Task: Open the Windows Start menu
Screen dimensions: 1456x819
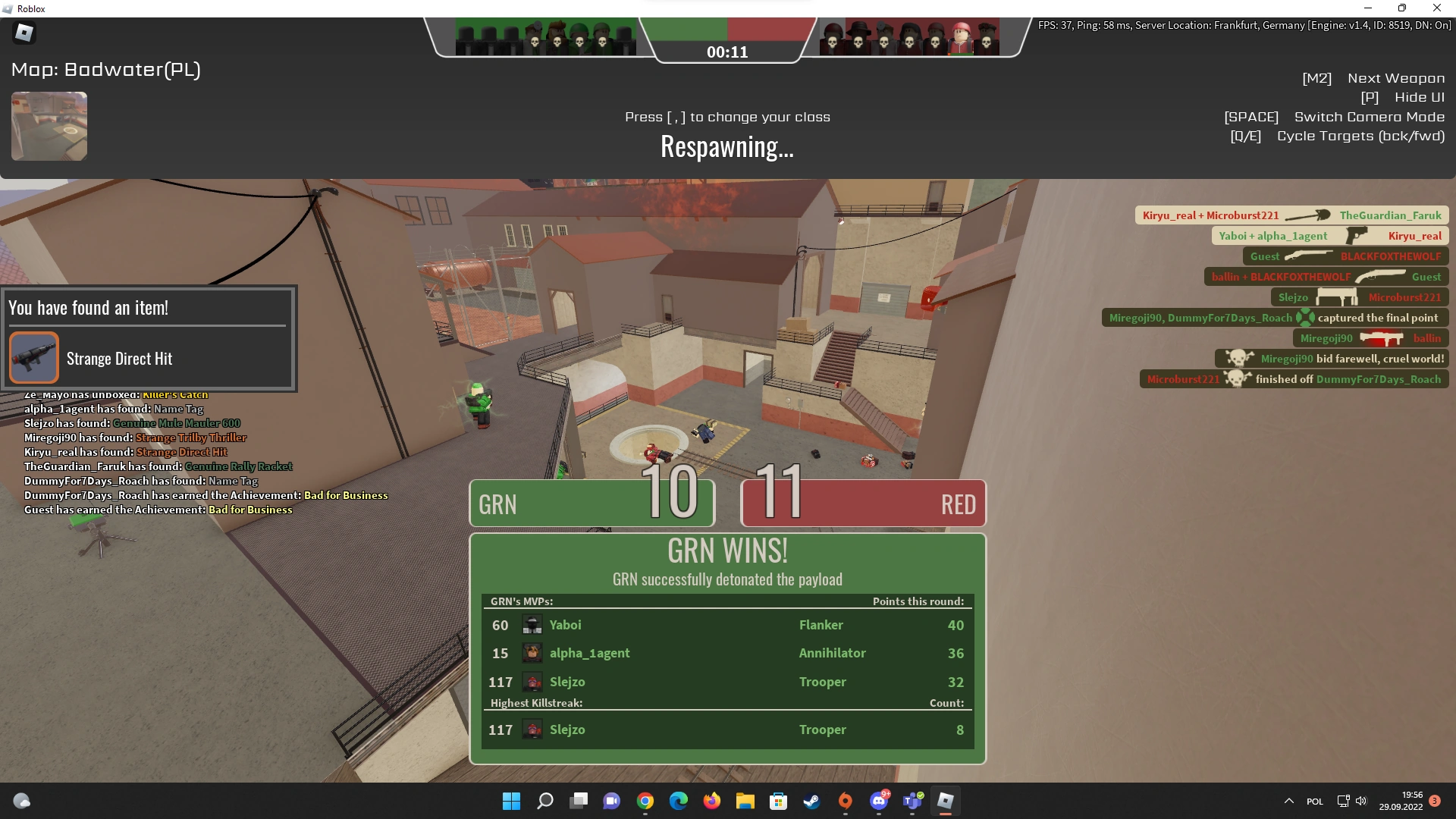Action: pyautogui.click(x=510, y=801)
